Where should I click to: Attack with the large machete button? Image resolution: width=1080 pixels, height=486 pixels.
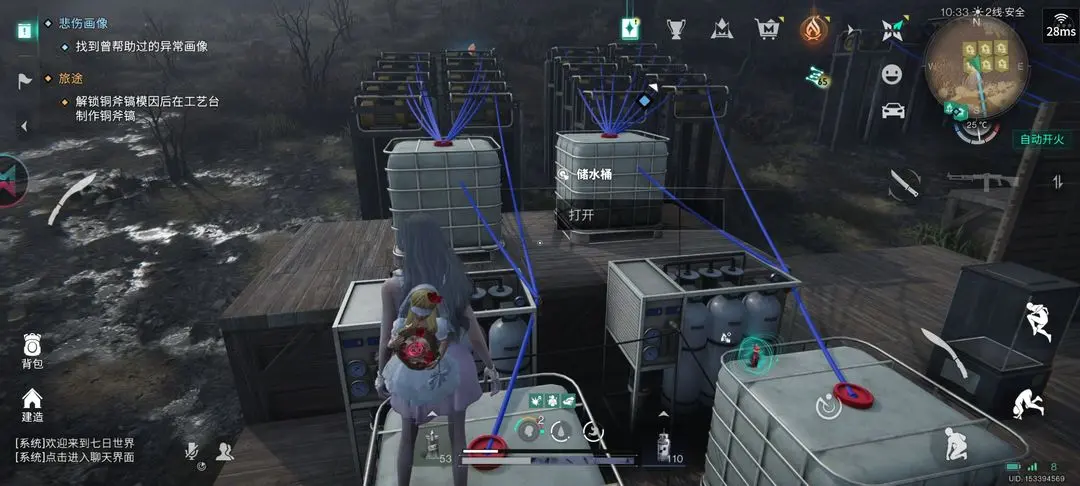pos(944,352)
